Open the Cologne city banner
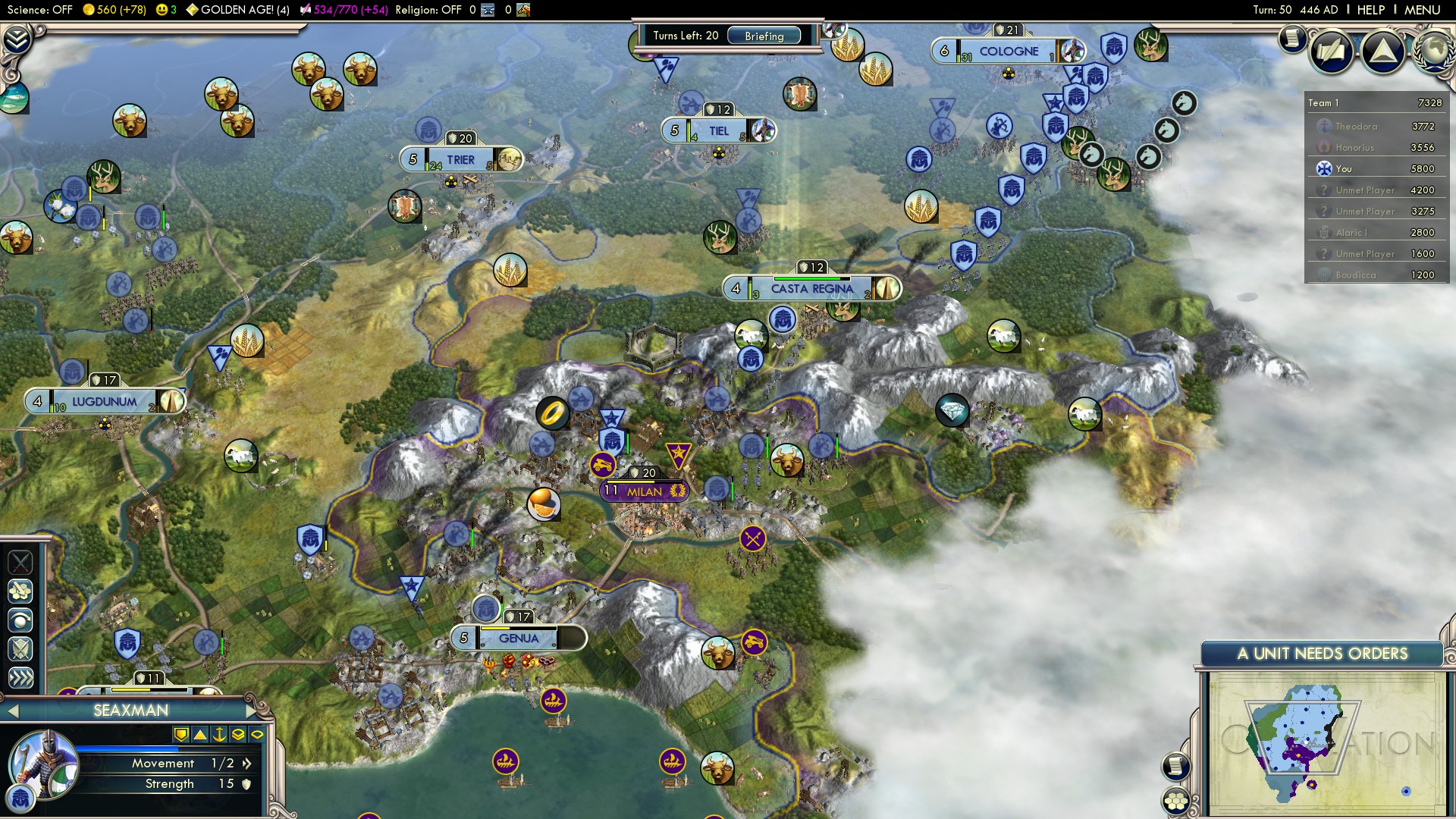 point(1008,52)
